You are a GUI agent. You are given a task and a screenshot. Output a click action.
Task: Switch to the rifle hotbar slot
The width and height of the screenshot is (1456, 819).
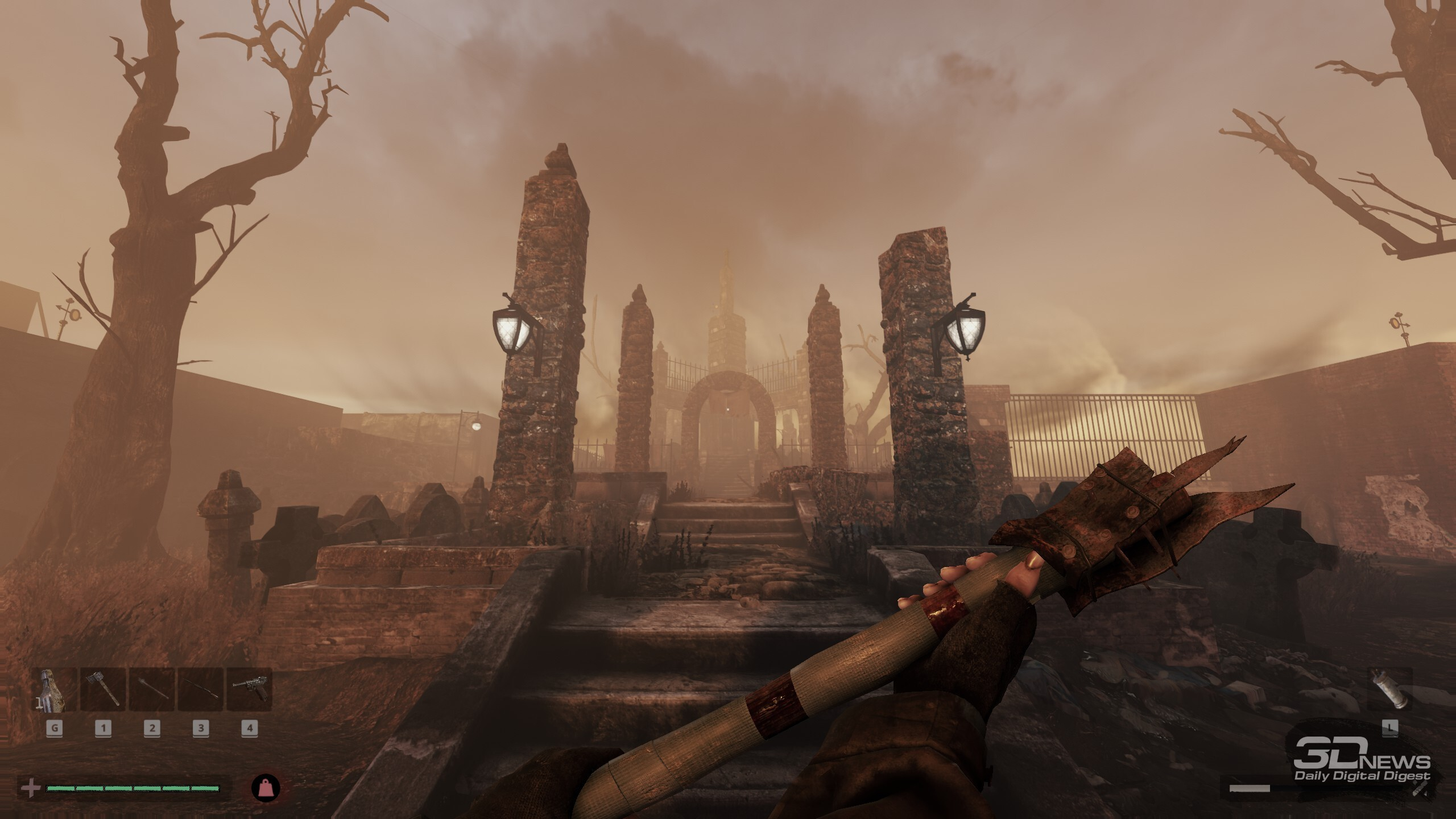pos(201,690)
